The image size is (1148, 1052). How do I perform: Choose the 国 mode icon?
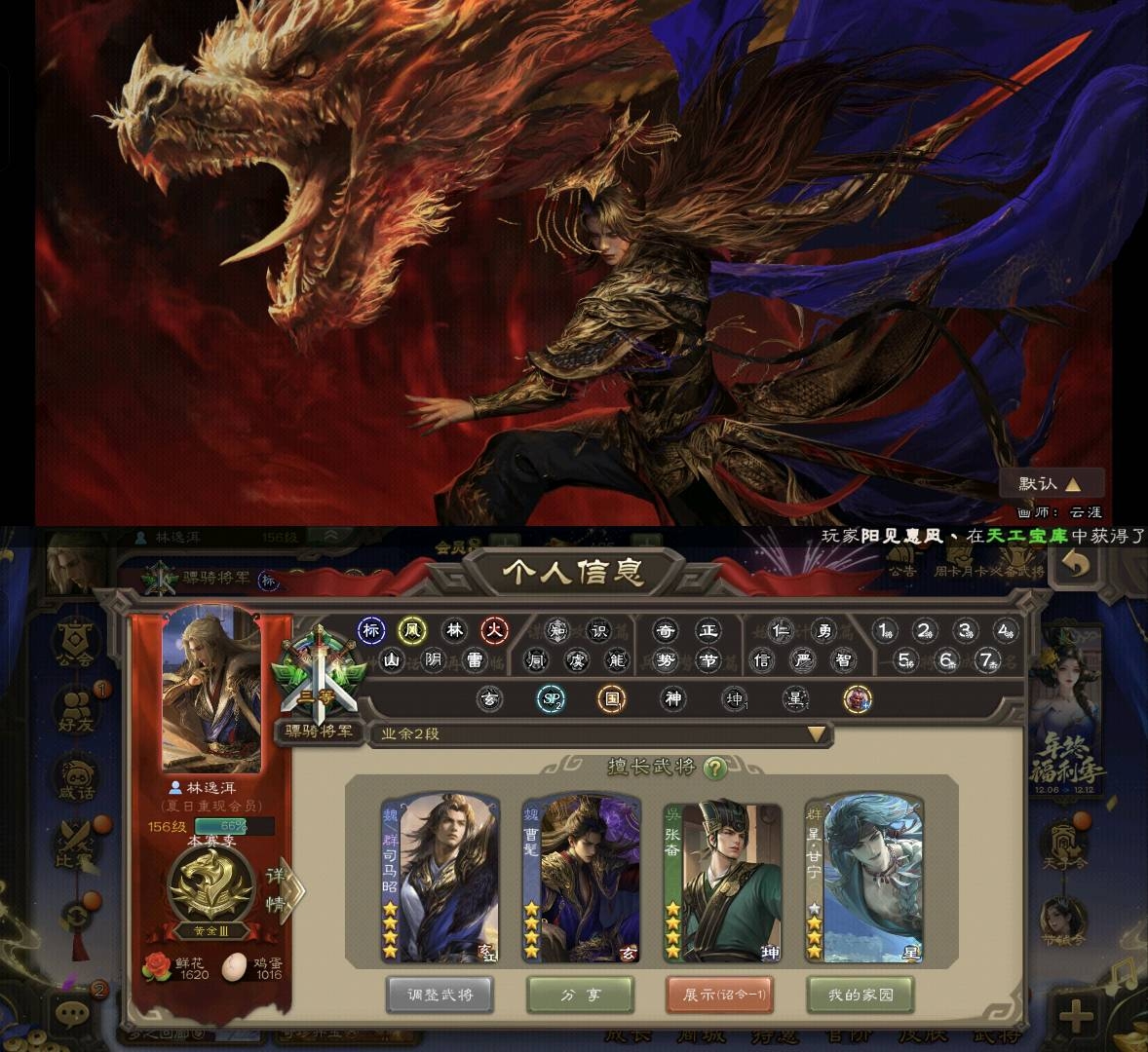611,698
